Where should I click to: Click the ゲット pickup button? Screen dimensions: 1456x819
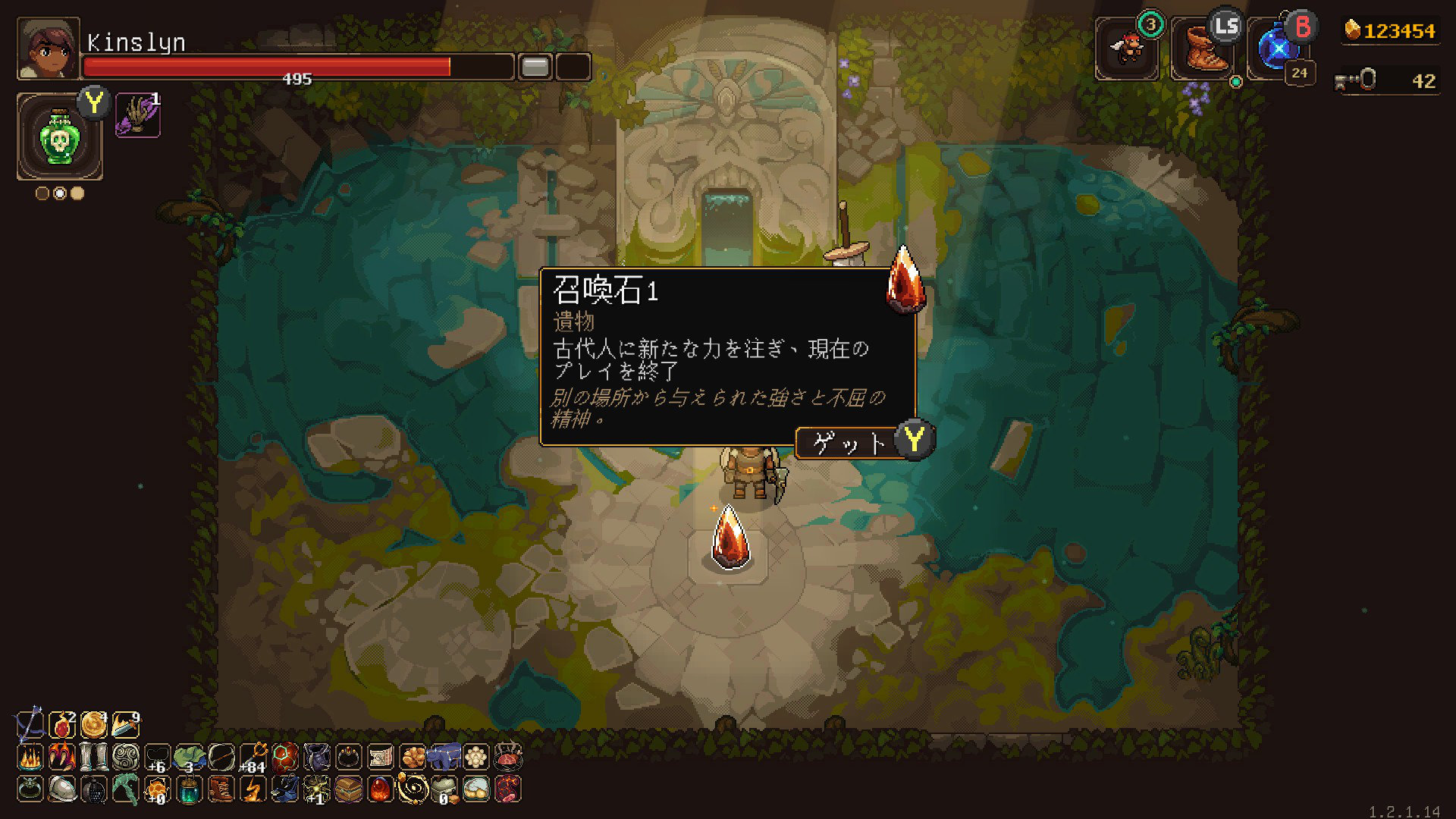coord(851,443)
